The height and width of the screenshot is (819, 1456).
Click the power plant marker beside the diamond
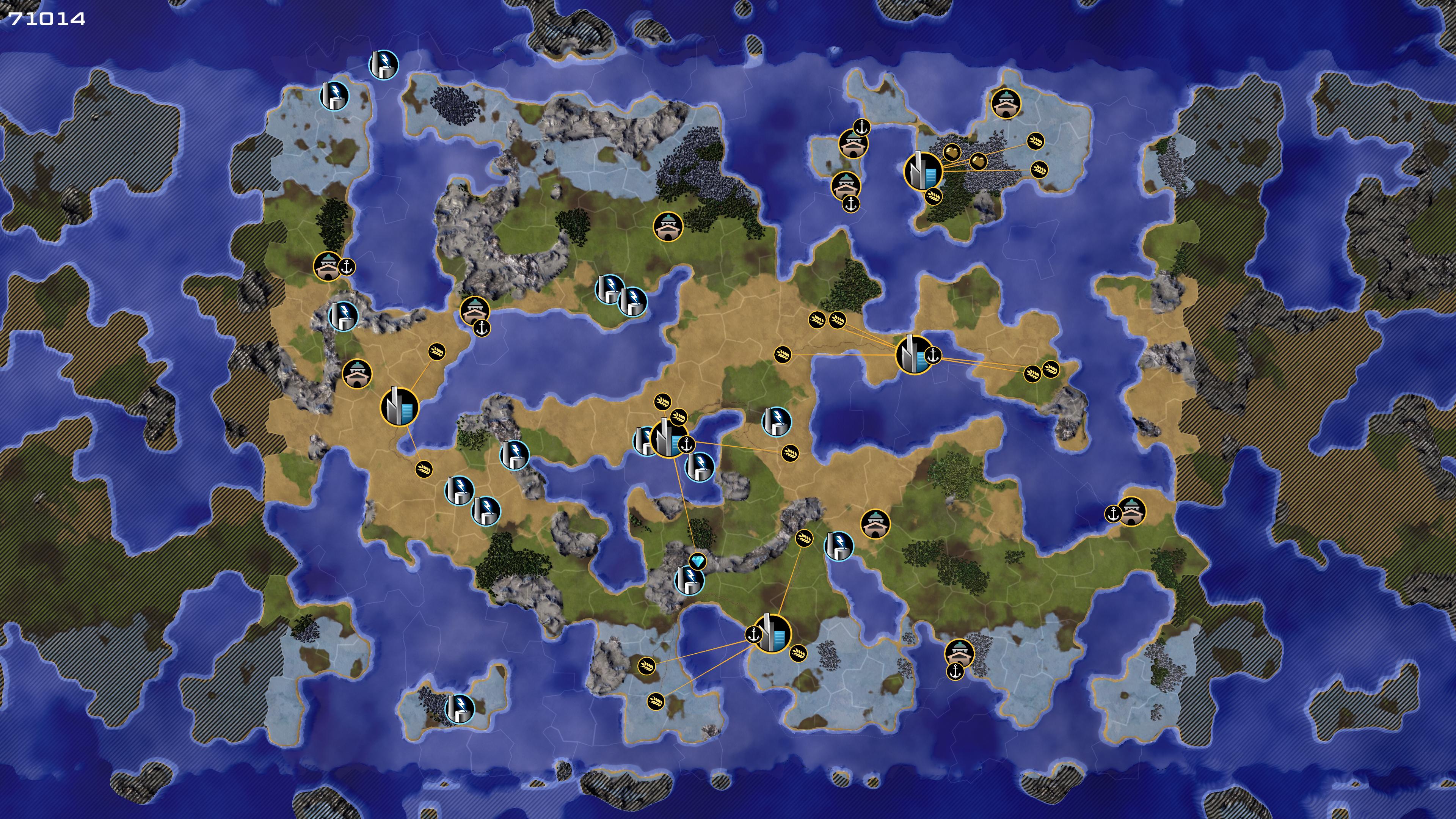tap(689, 580)
